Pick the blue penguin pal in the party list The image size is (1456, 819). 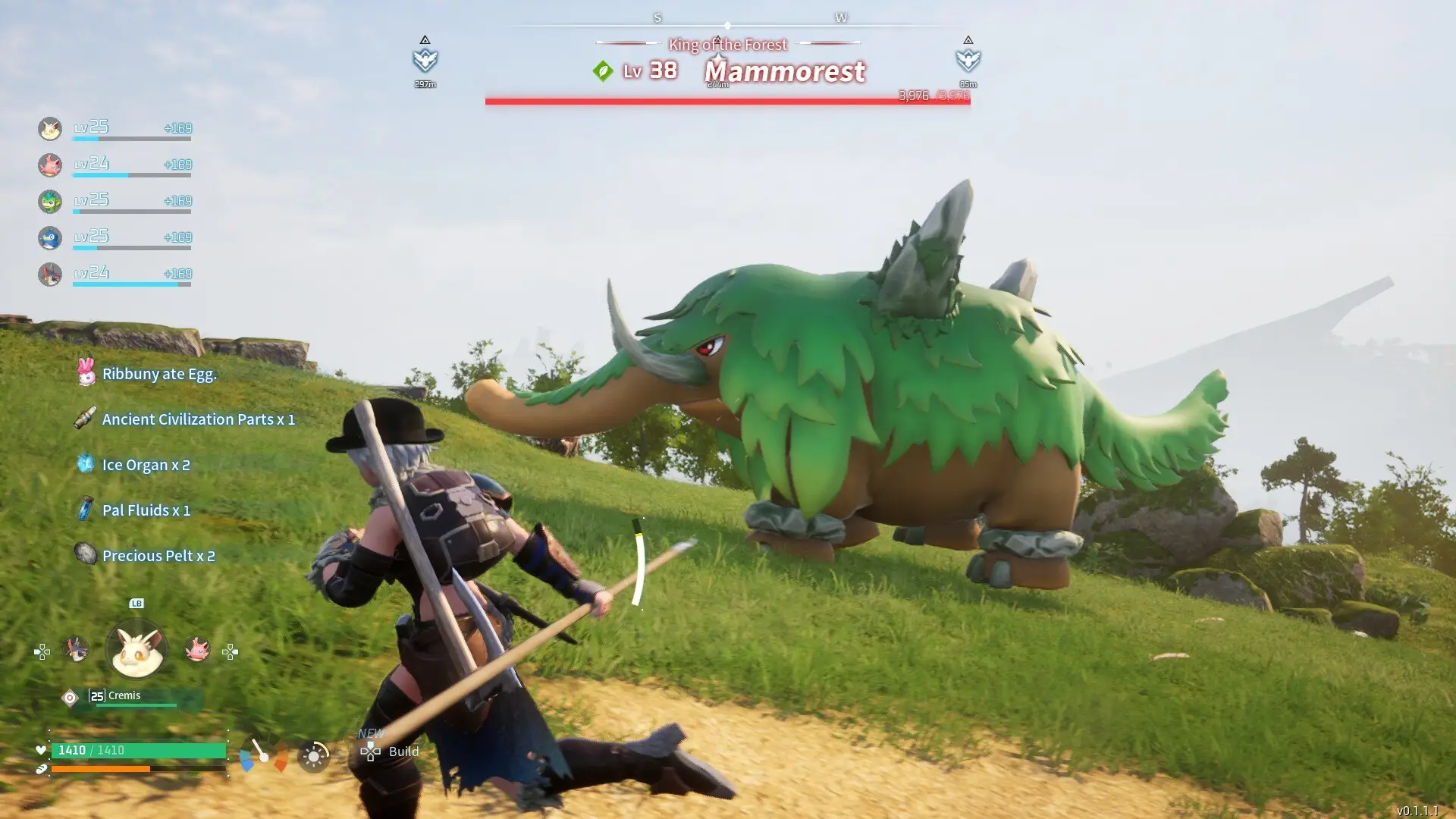(x=50, y=237)
